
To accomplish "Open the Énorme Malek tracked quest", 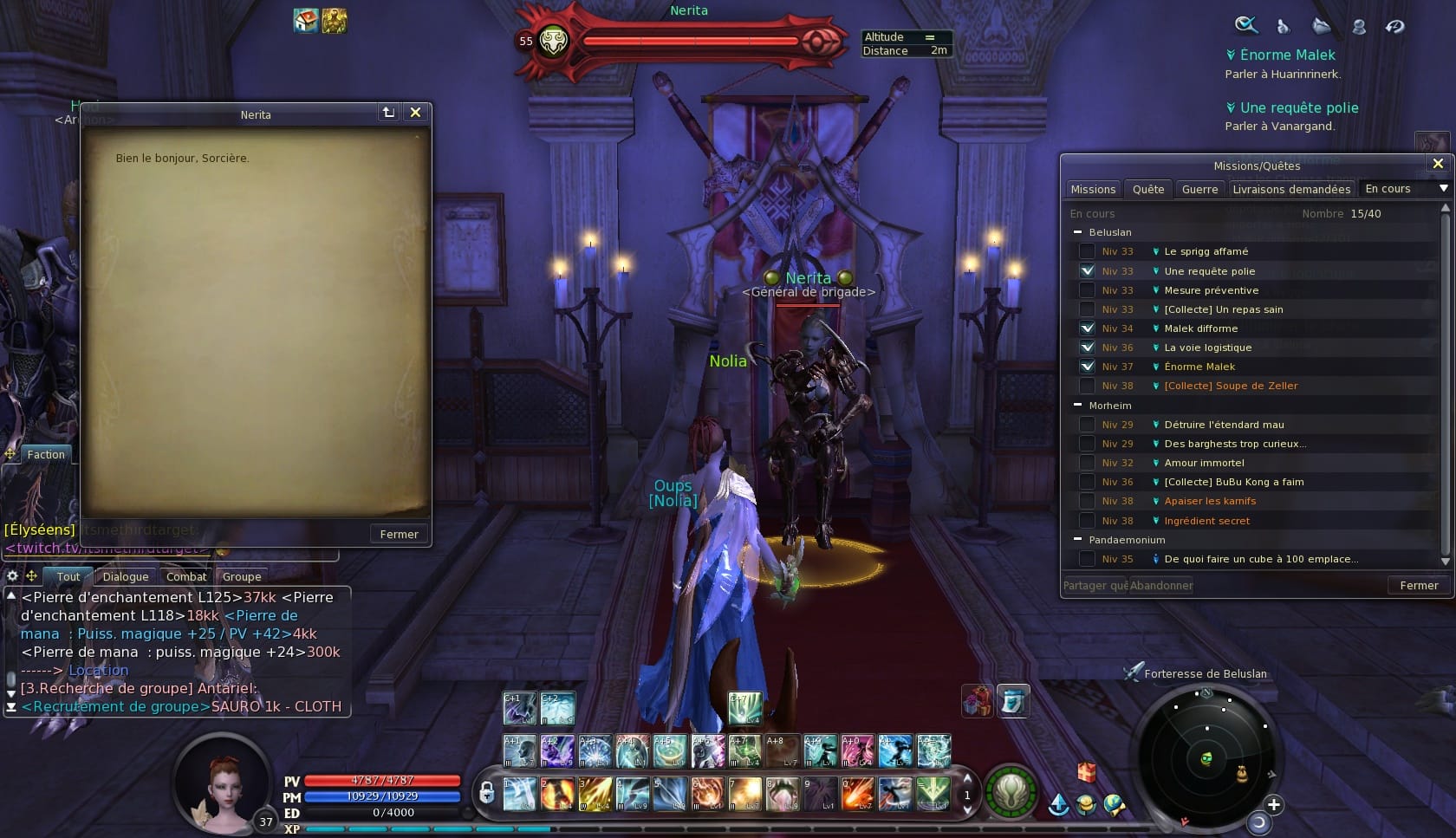I will (x=1287, y=55).
